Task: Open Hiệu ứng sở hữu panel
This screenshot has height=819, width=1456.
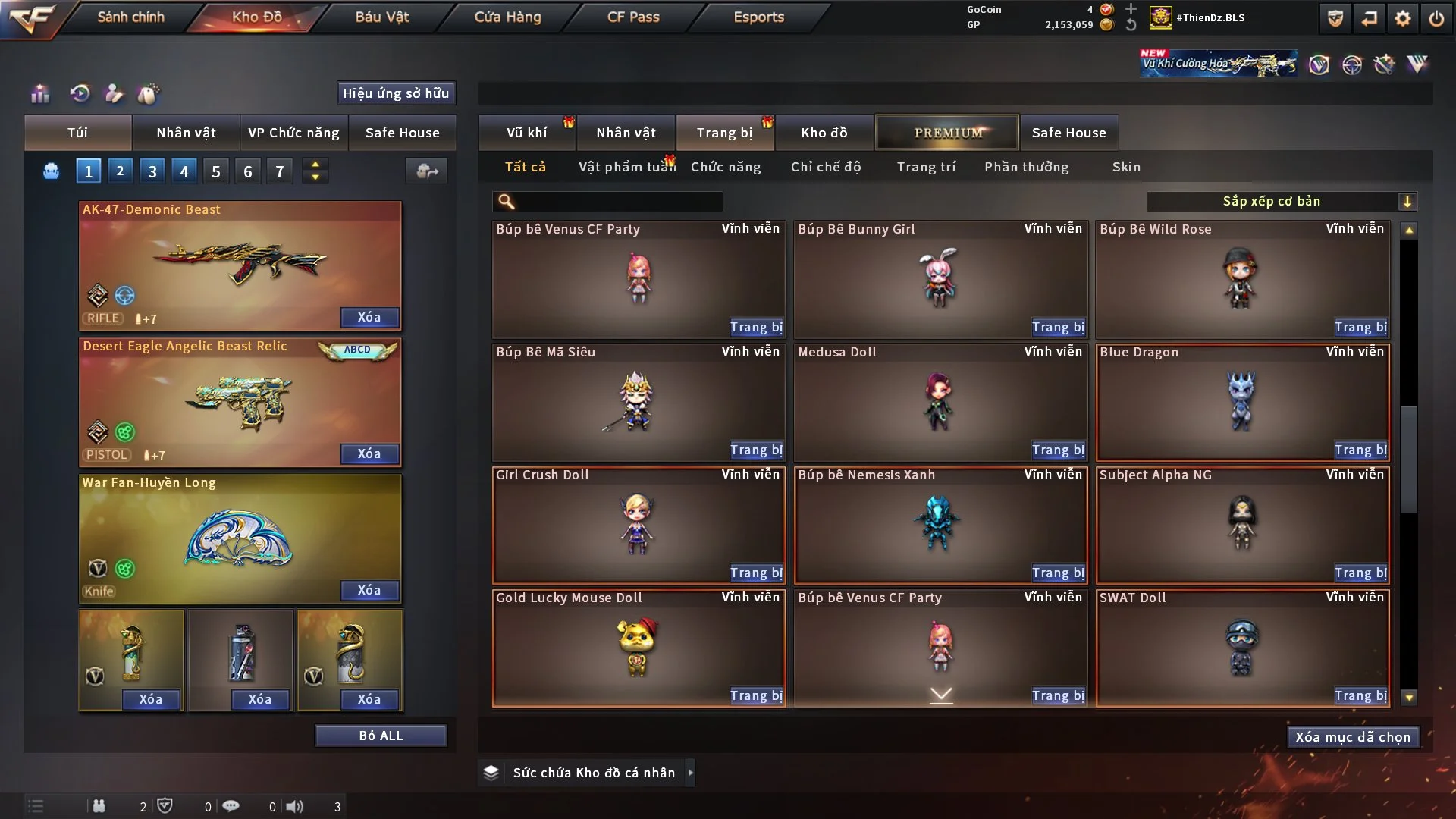Action: click(x=396, y=93)
